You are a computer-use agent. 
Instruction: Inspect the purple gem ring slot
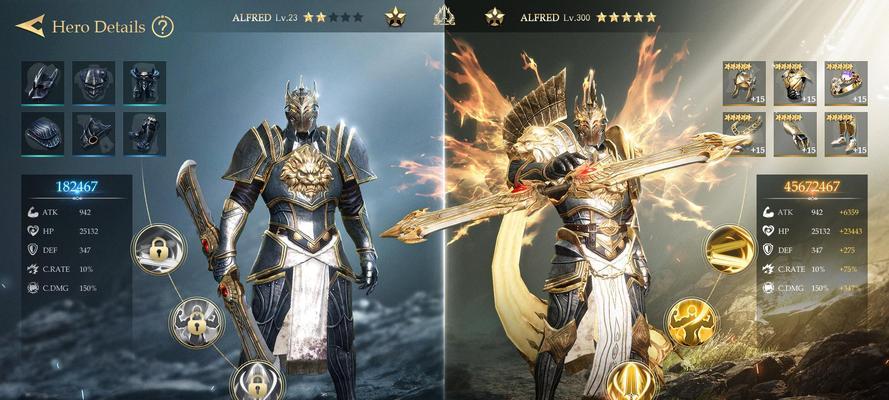pyautogui.click(x=845, y=82)
